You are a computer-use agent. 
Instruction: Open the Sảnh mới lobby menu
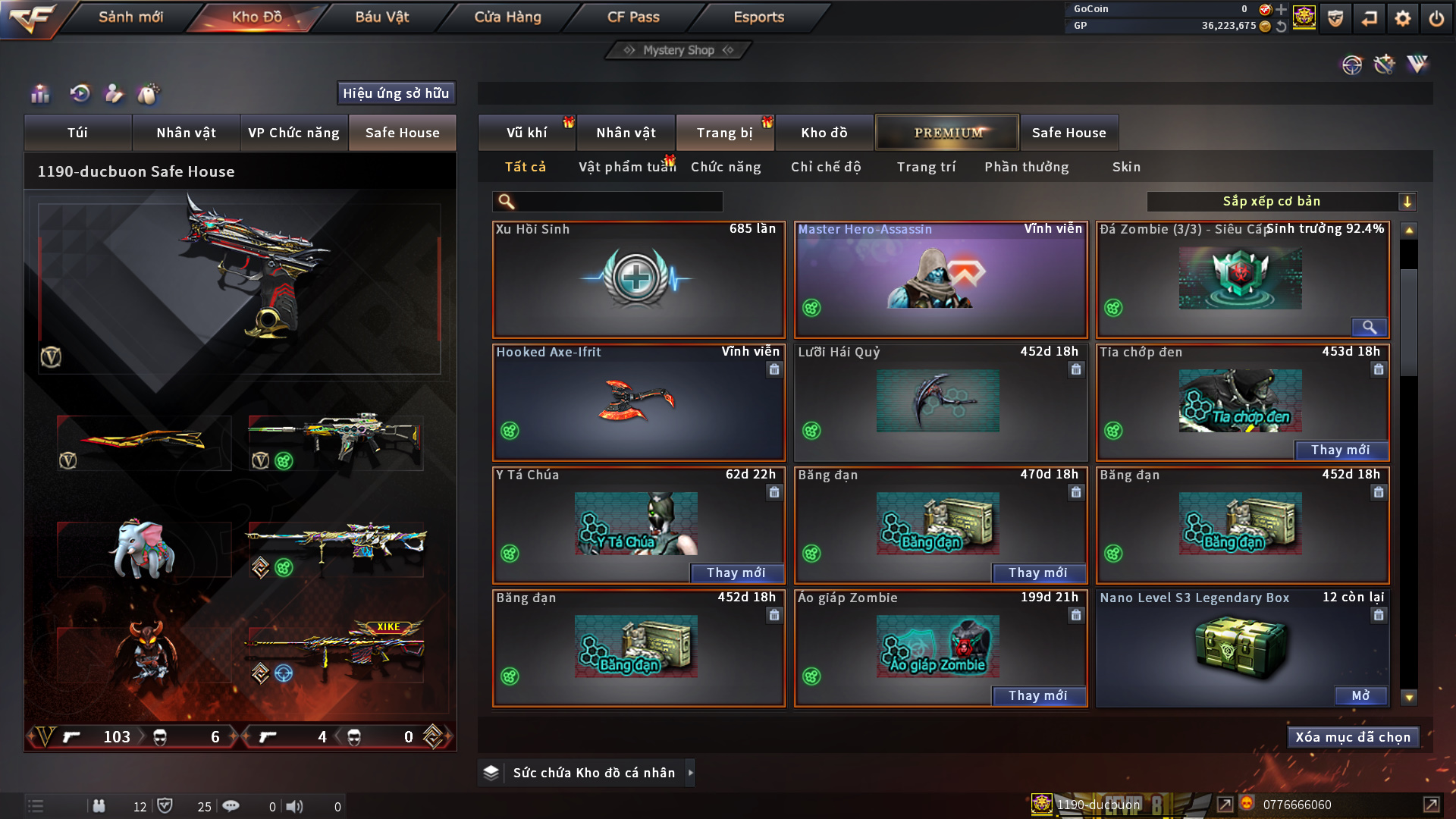click(x=130, y=17)
